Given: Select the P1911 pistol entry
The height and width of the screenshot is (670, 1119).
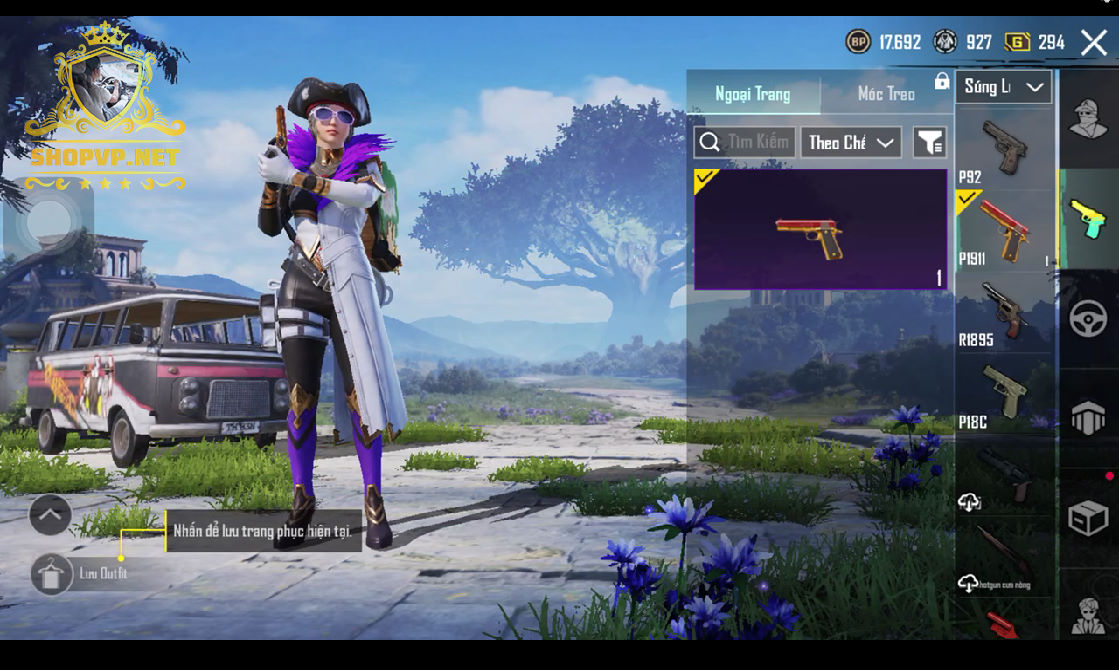Looking at the screenshot, I should pyautogui.click(x=1003, y=230).
